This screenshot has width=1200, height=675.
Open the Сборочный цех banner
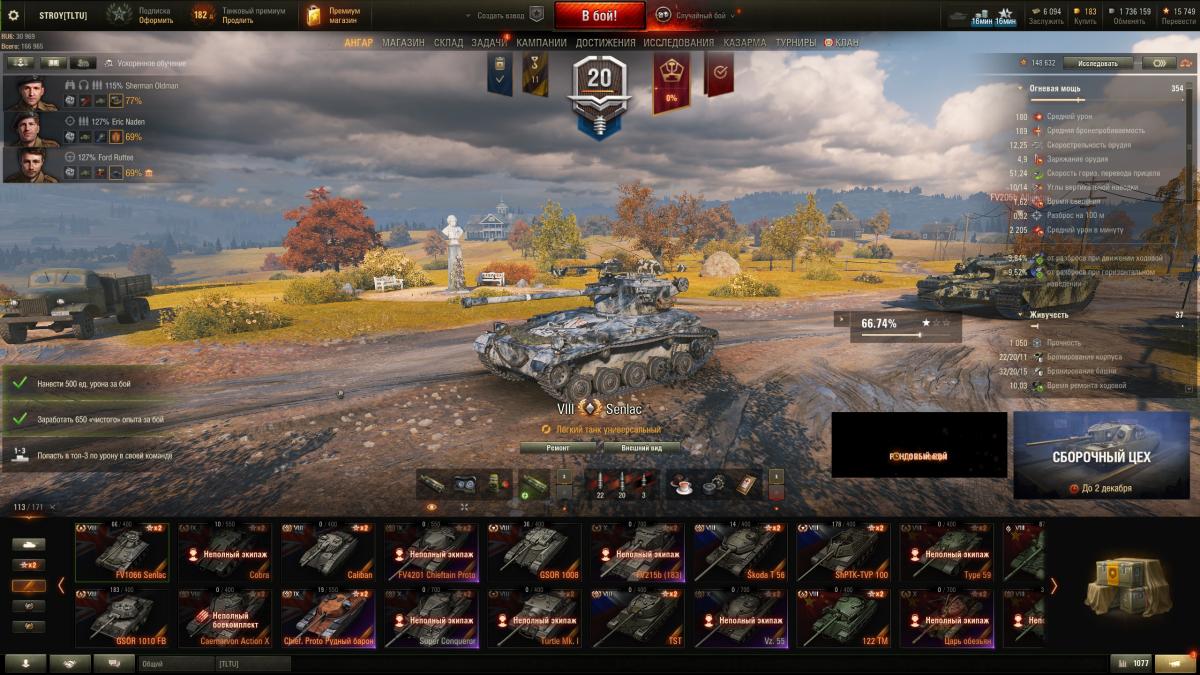pos(1101,455)
